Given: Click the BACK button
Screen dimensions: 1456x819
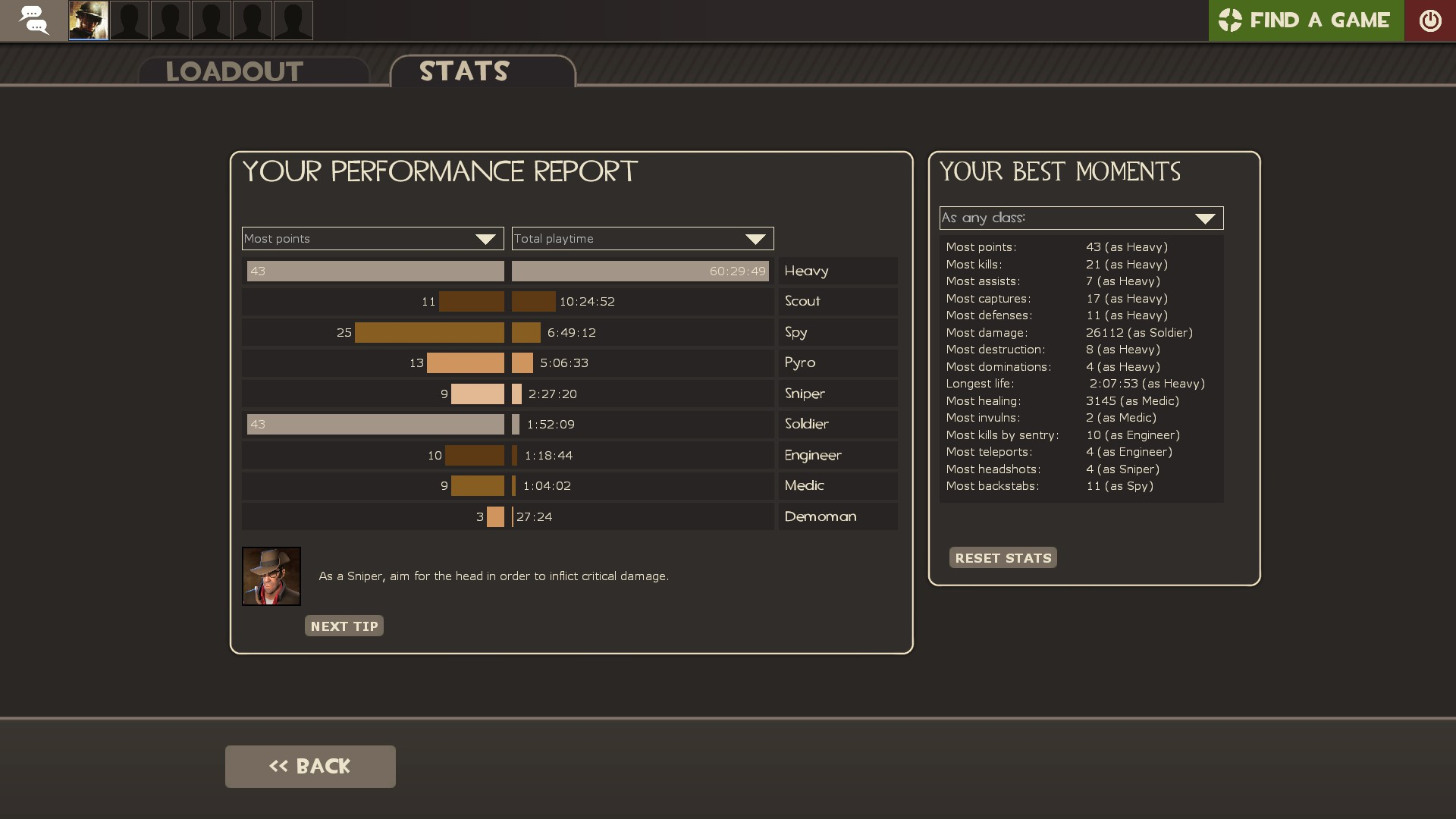Looking at the screenshot, I should (x=309, y=766).
